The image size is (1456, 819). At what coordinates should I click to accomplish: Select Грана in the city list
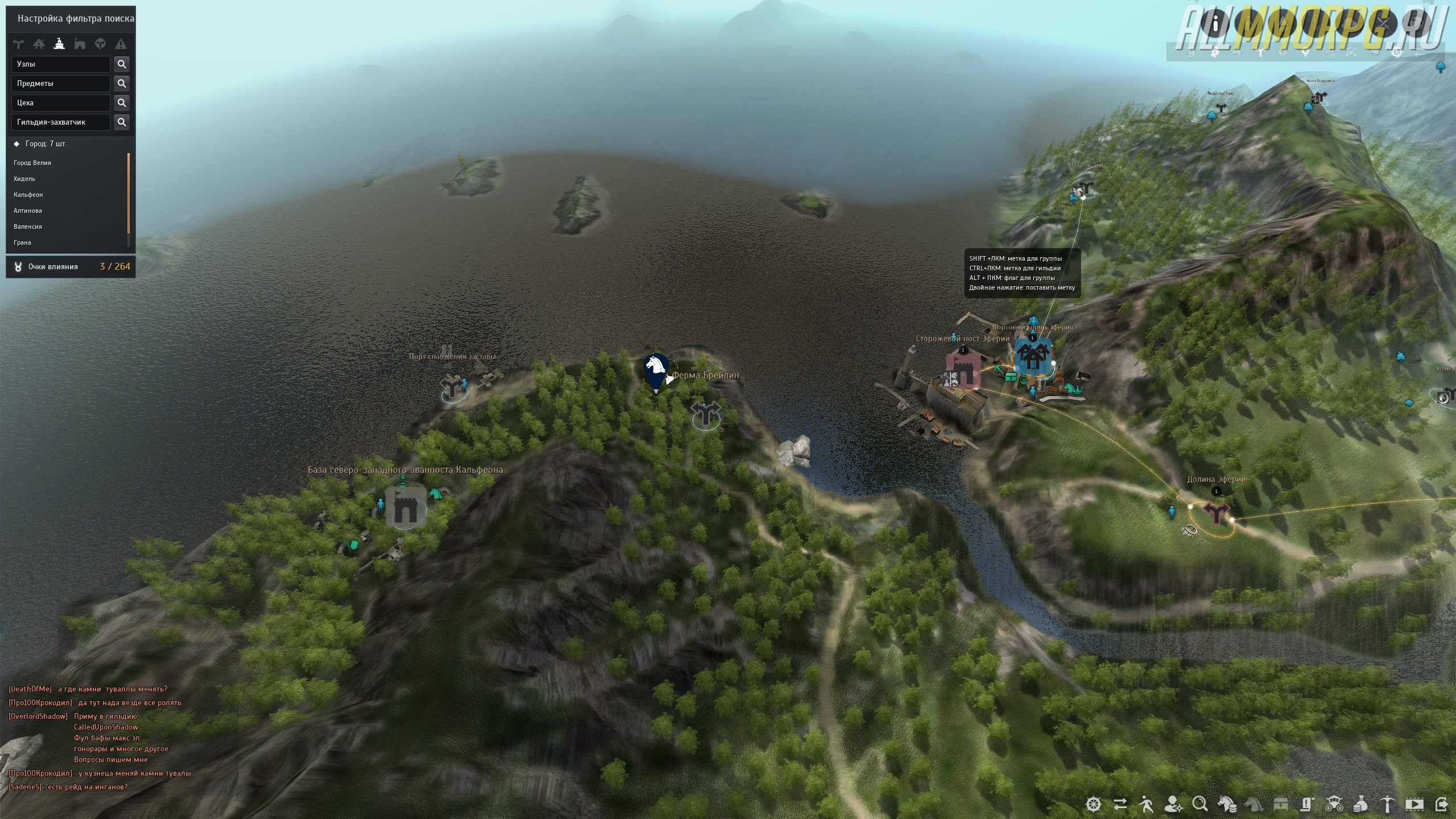coord(23,243)
